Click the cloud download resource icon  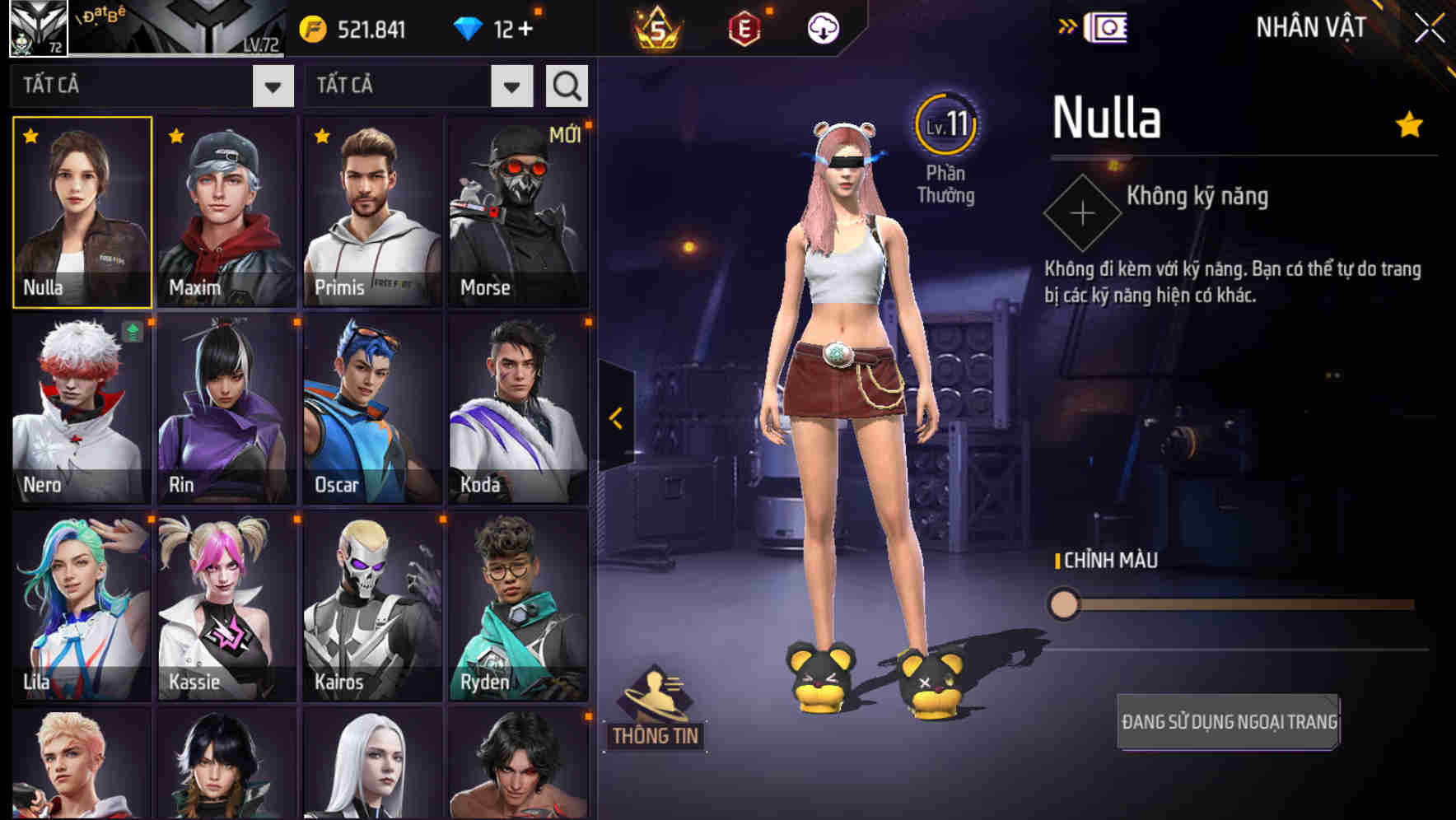pos(822,26)
